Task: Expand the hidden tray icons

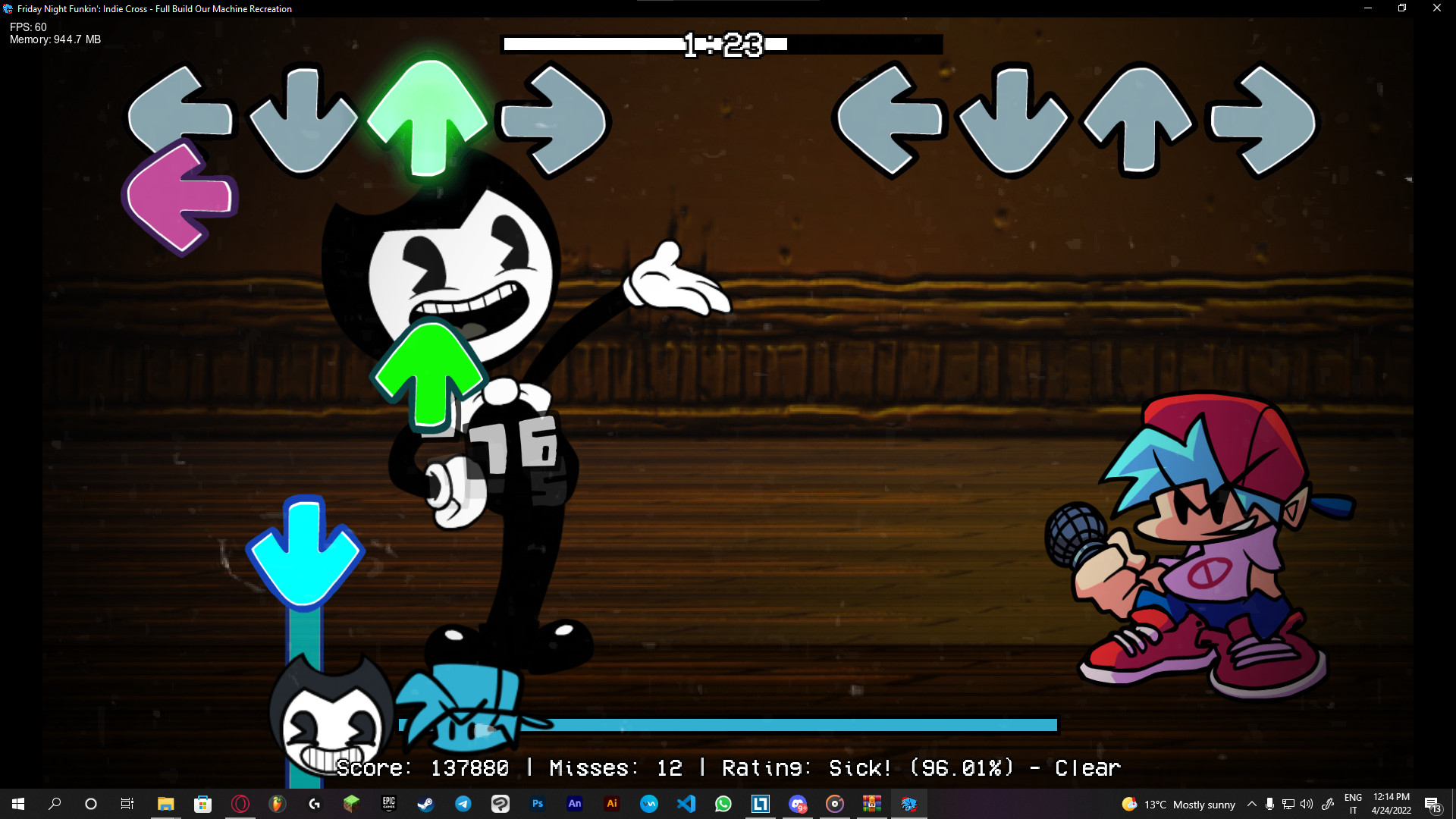Action: (x=1252, y=804)
